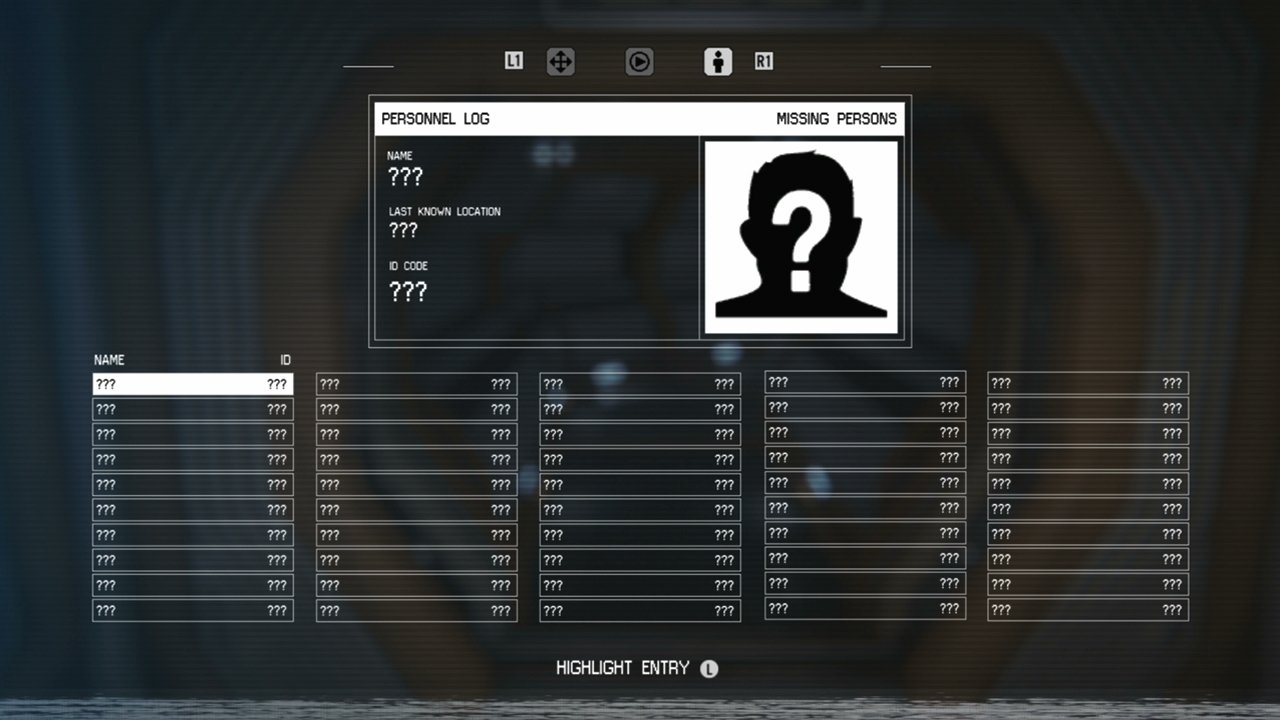1280x720 pixels.
Task: Click the L1 shoulder button indicator
Action: click(514, 61)
